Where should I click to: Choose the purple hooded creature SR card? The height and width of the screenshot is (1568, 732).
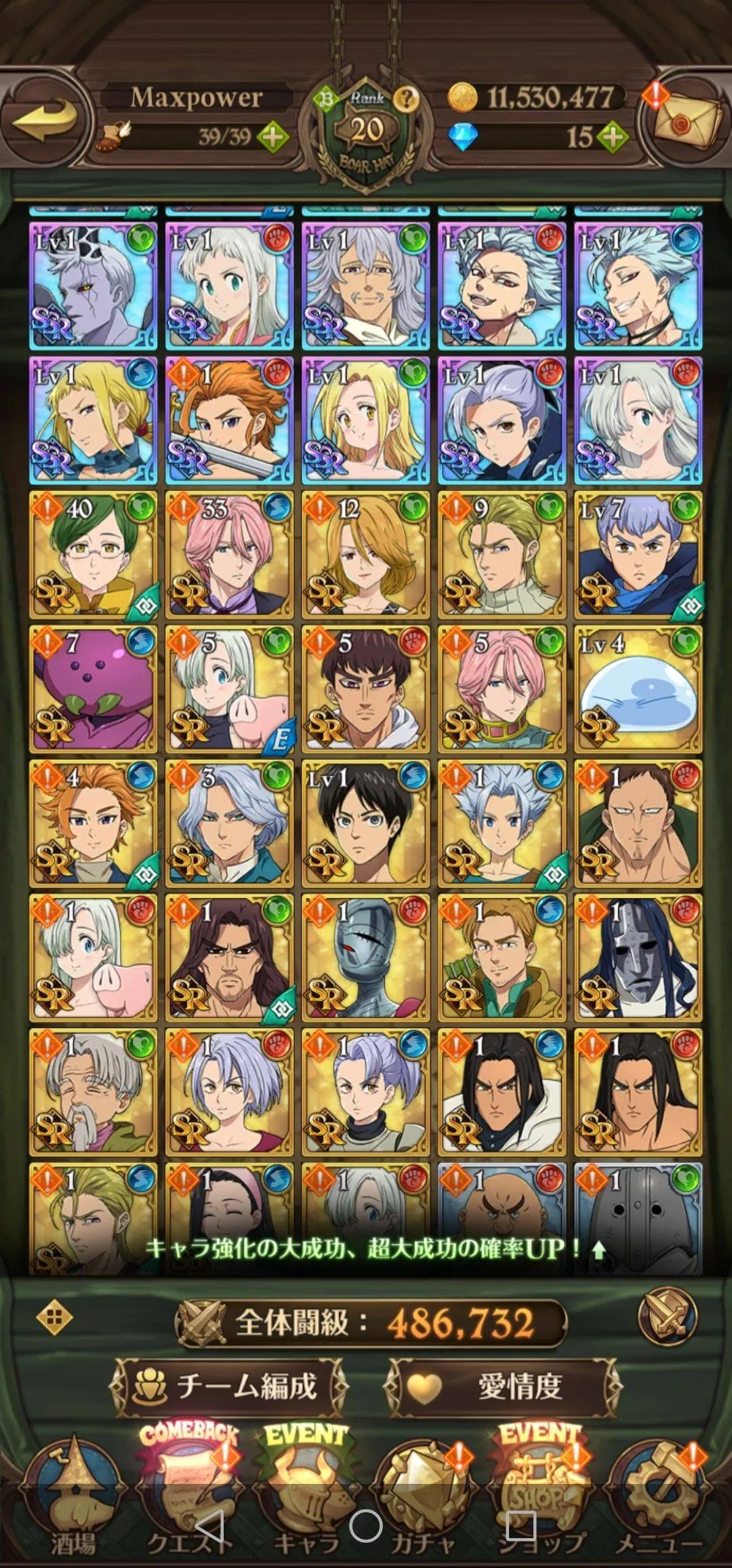94,689
